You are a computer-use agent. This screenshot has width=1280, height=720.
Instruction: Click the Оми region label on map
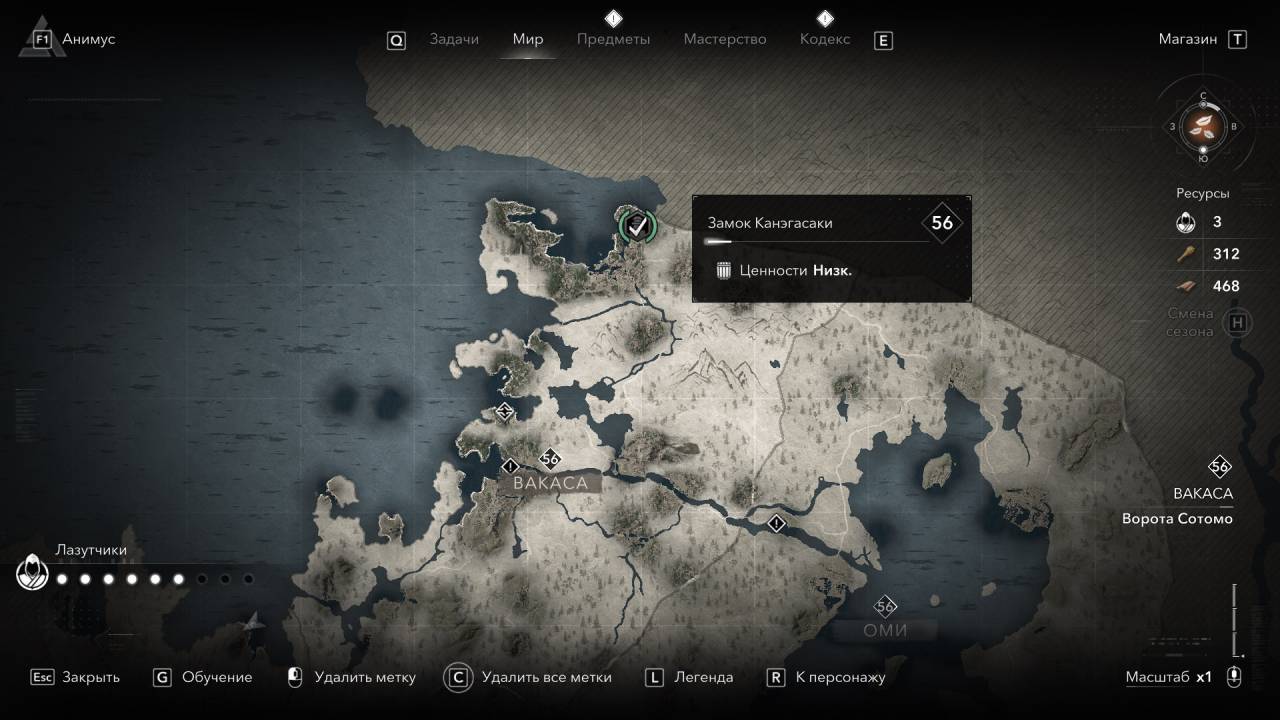(x=885, y=630)
